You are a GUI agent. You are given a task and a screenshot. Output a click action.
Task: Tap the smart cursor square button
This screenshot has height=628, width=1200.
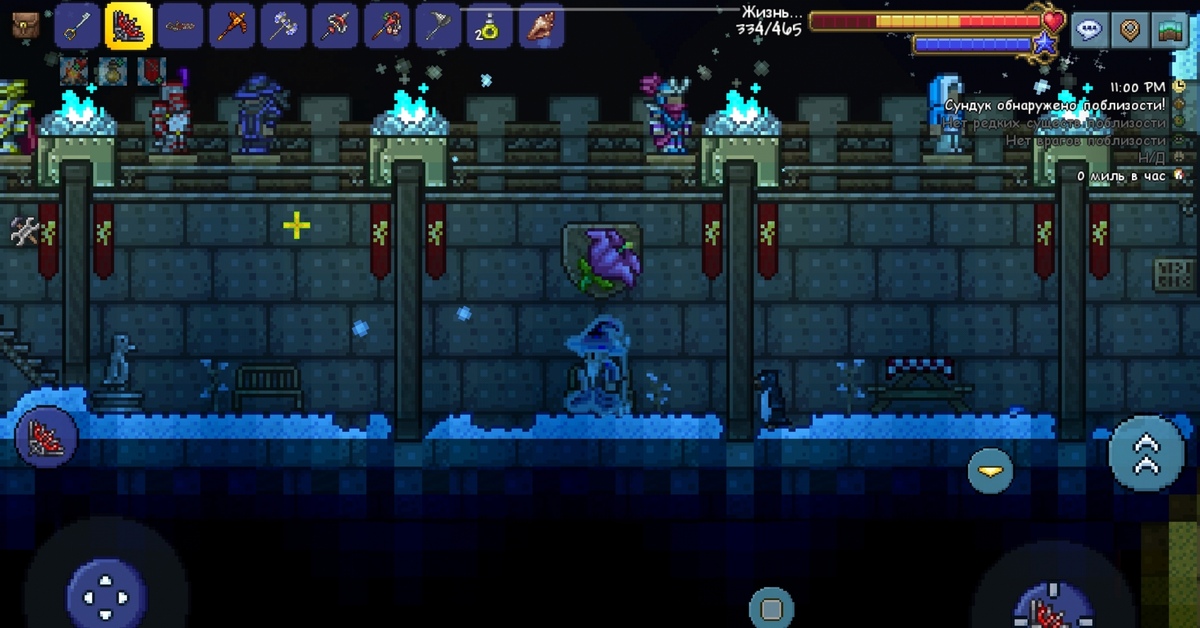771,607
